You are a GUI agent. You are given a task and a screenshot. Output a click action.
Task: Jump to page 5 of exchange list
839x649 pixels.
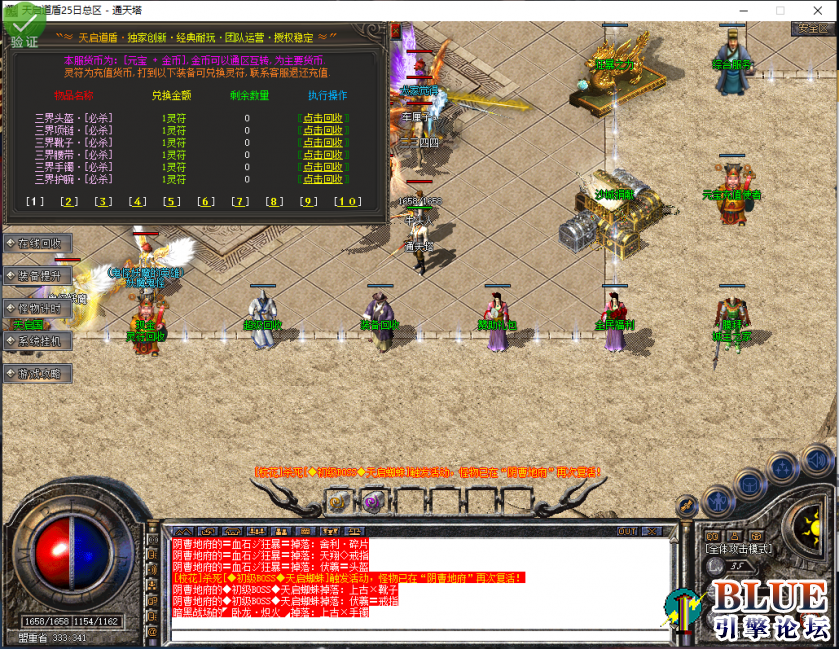[172, 201]
